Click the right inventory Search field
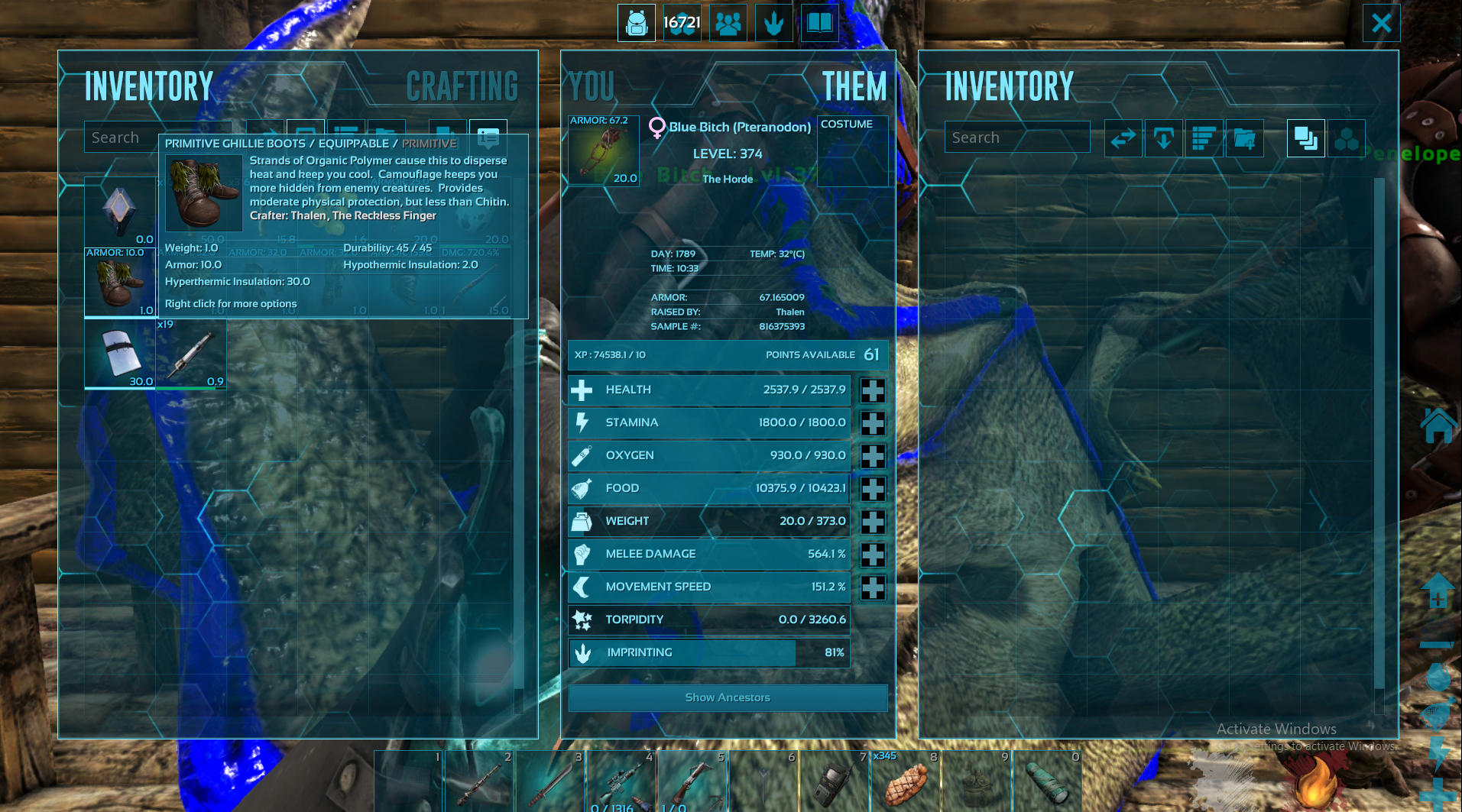The height and width of the screenshot is (812, 1462). 1016,137
